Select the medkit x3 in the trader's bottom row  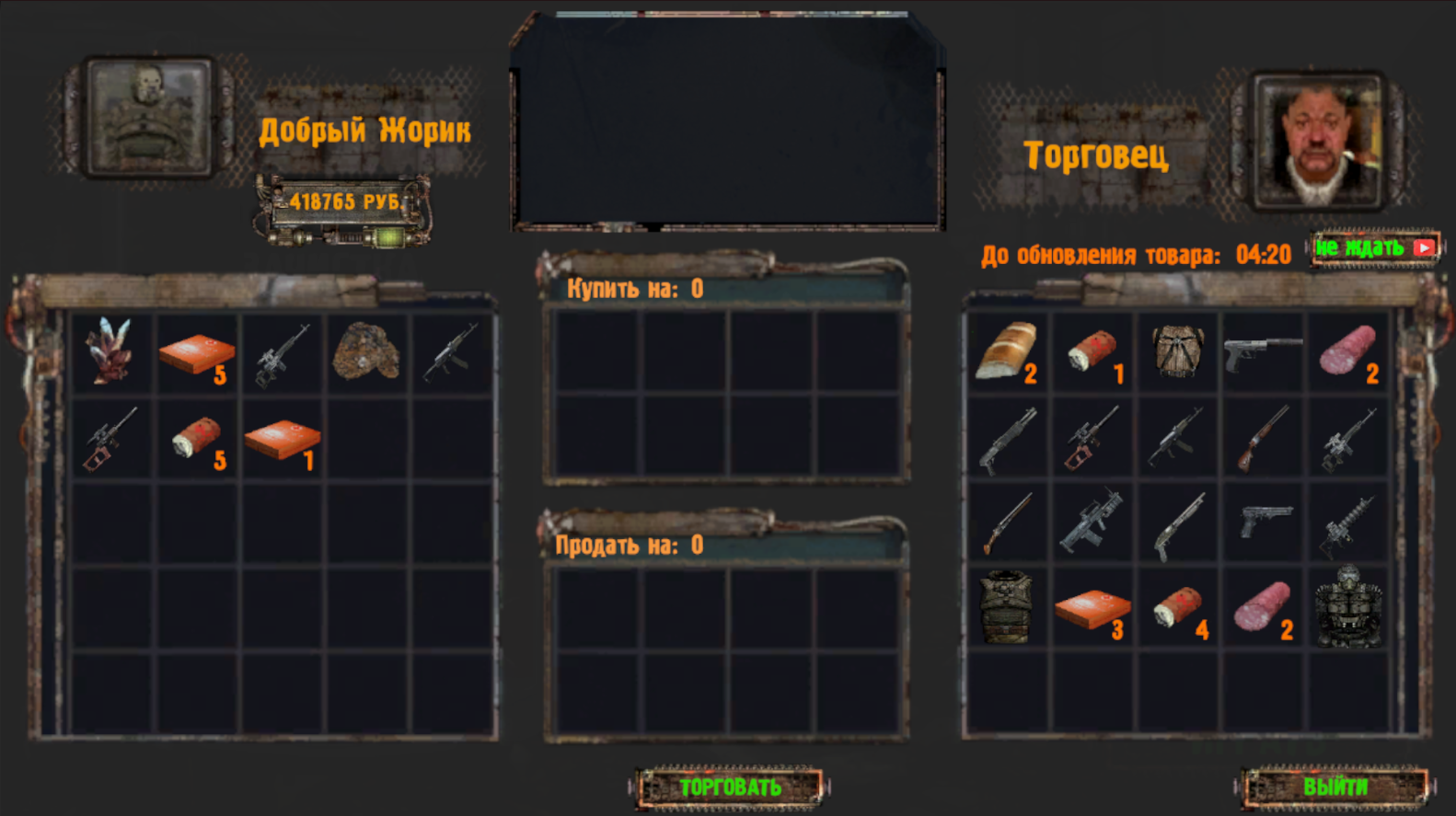pyautogui.click(x=1091, y=607)
